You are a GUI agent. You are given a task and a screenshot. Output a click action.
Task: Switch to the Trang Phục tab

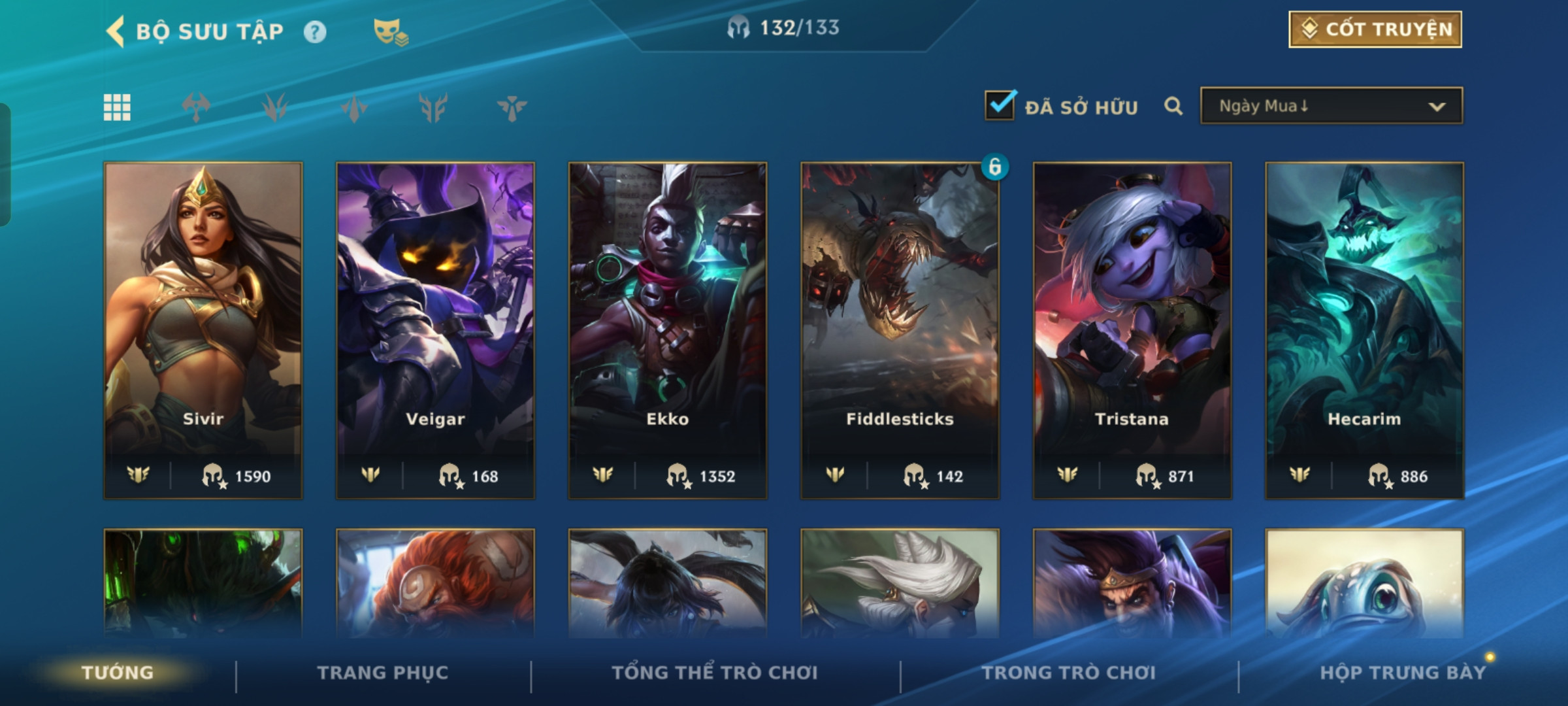pos(383,673)
